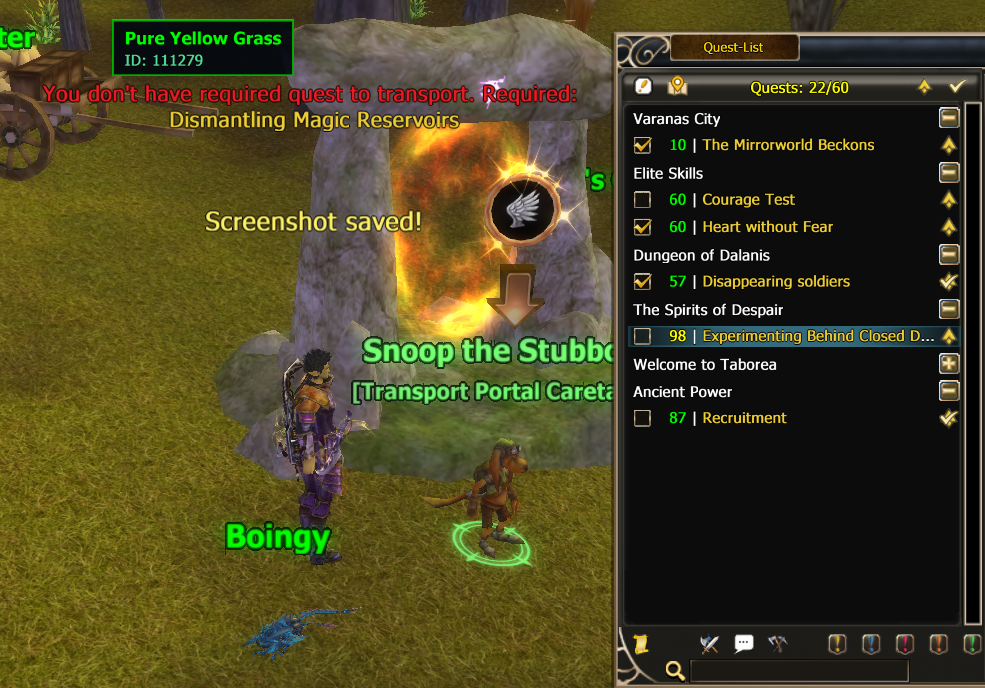
Task: Click the notepad icon in quest header
Action: click(x=643, y=86)
